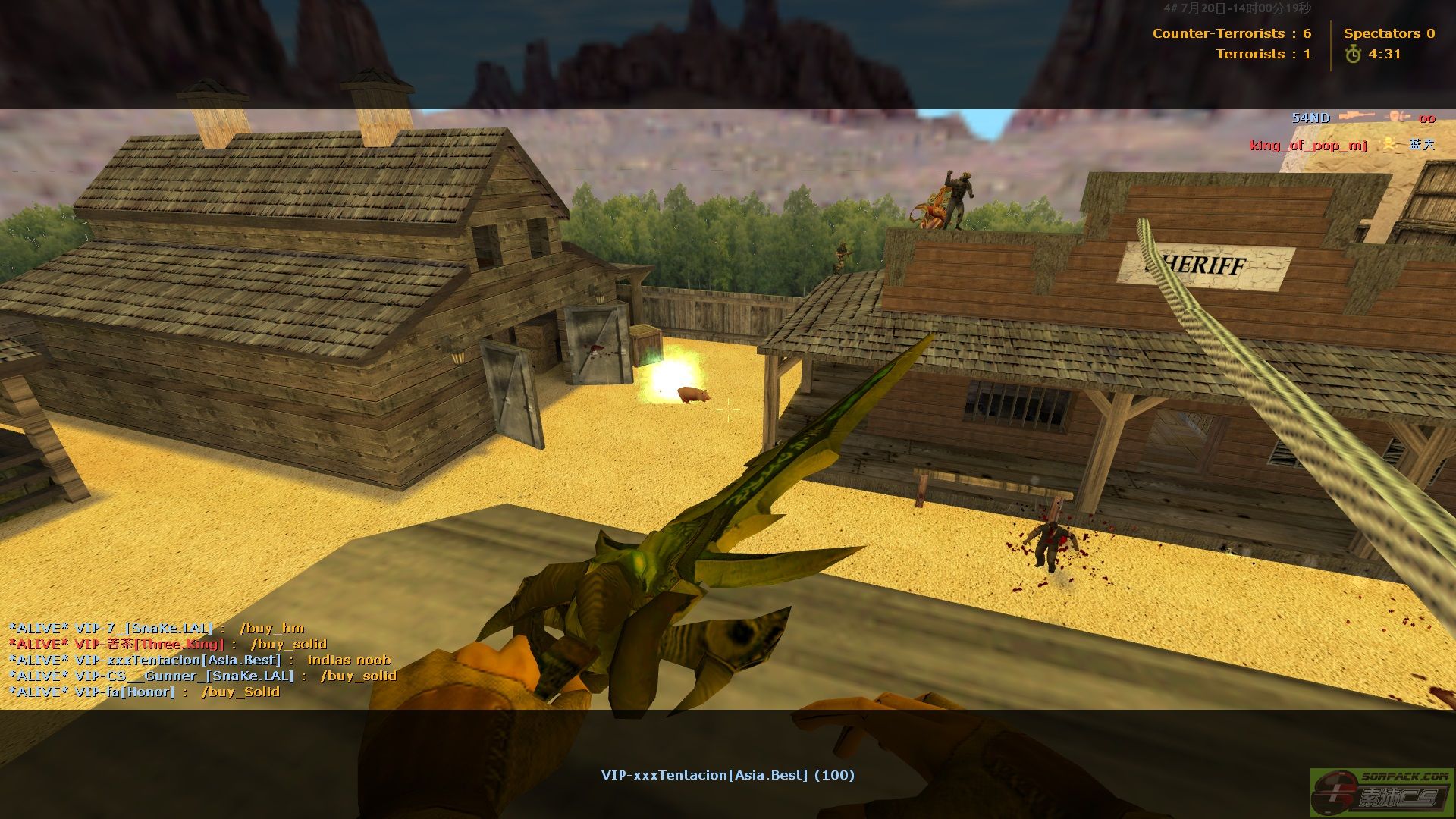Viewport: 1456px width, 819px height.
Task: Select the chat line from VIP-7_[SnaKe.LAL]
Action: point(156,628)
